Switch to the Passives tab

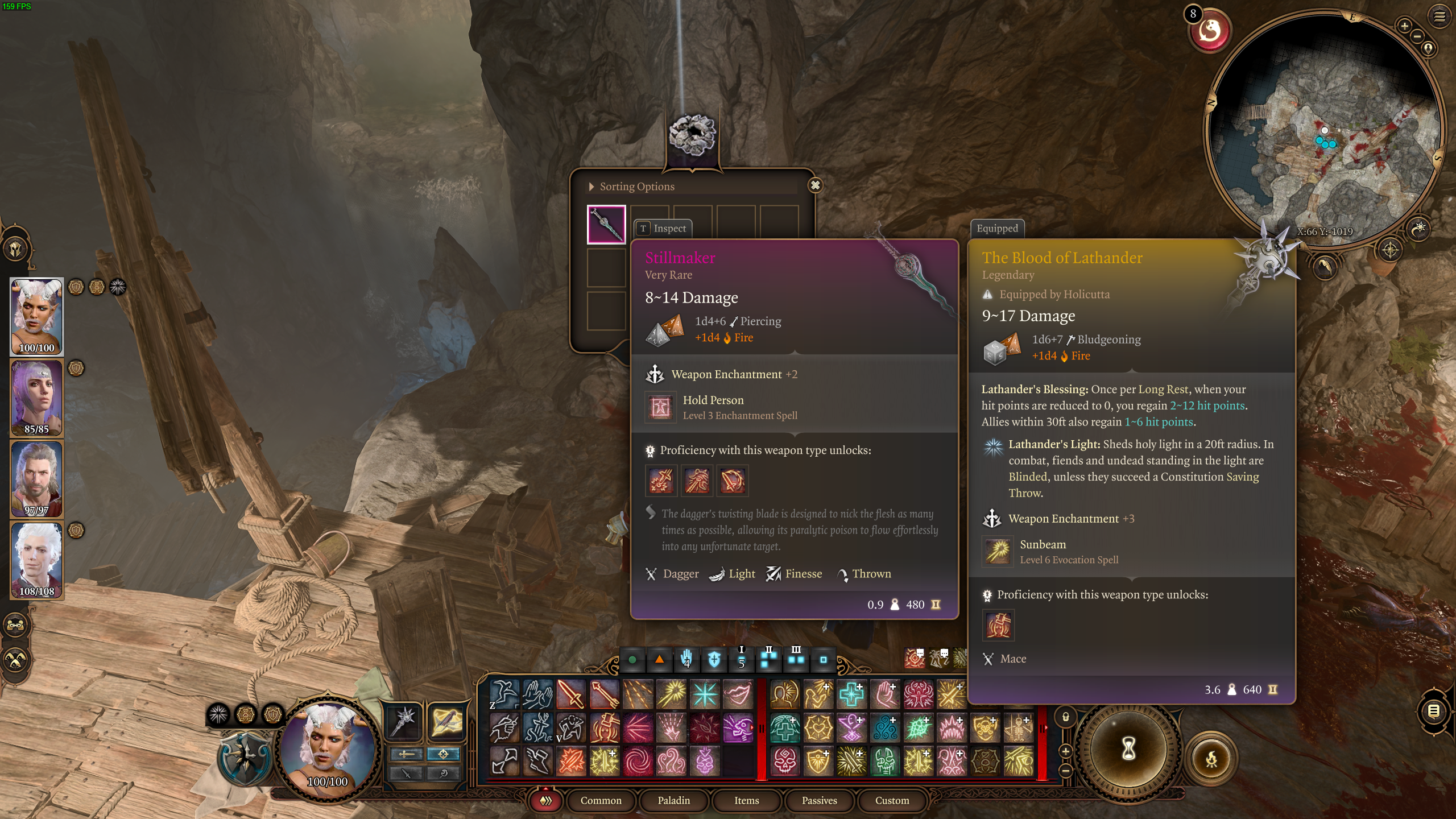(819, 800)
